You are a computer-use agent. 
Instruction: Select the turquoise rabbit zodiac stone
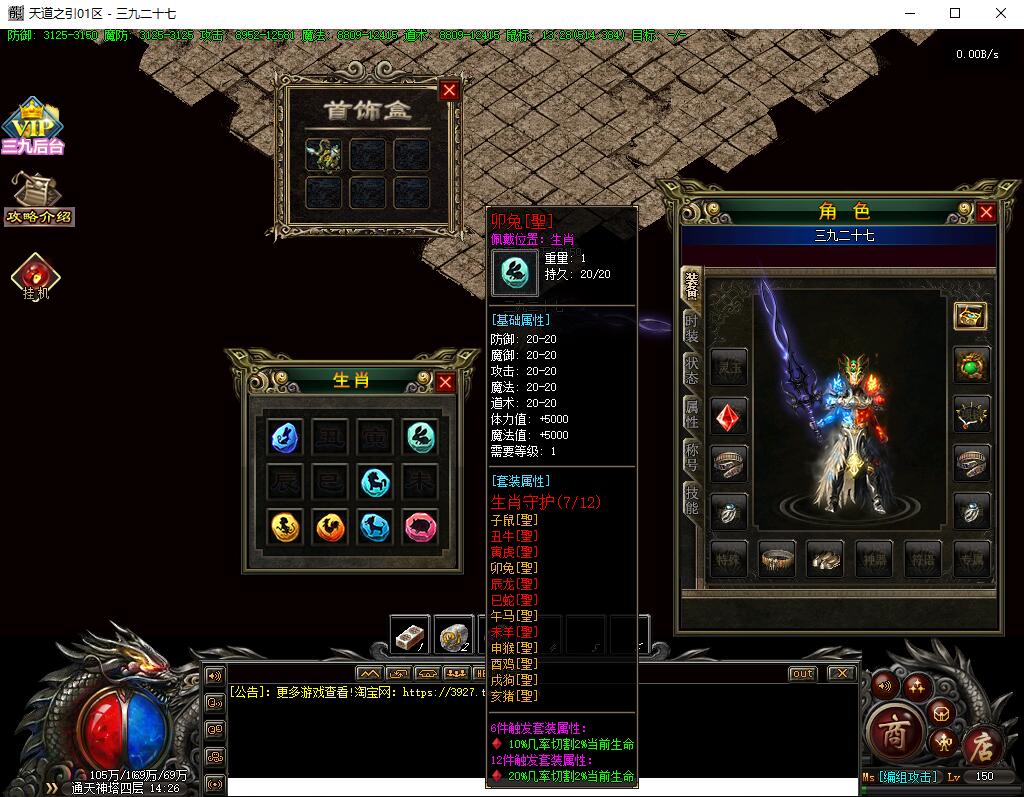click(x=421, y=435)
